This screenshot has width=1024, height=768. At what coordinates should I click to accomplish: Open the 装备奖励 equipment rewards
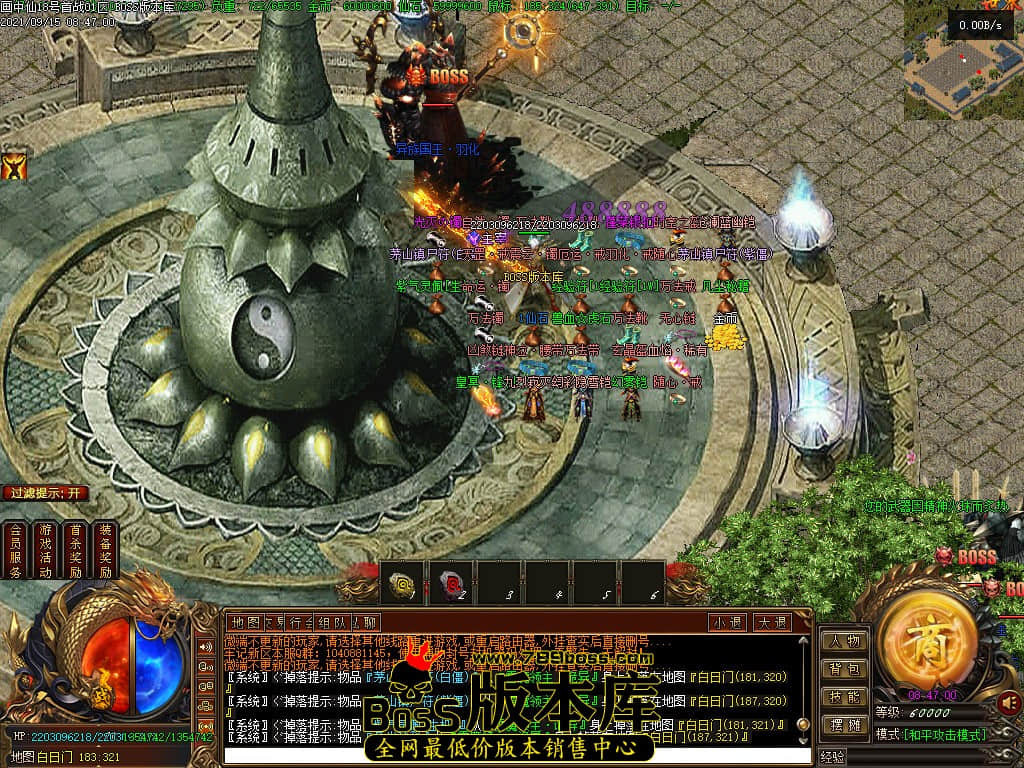point(105,550)
